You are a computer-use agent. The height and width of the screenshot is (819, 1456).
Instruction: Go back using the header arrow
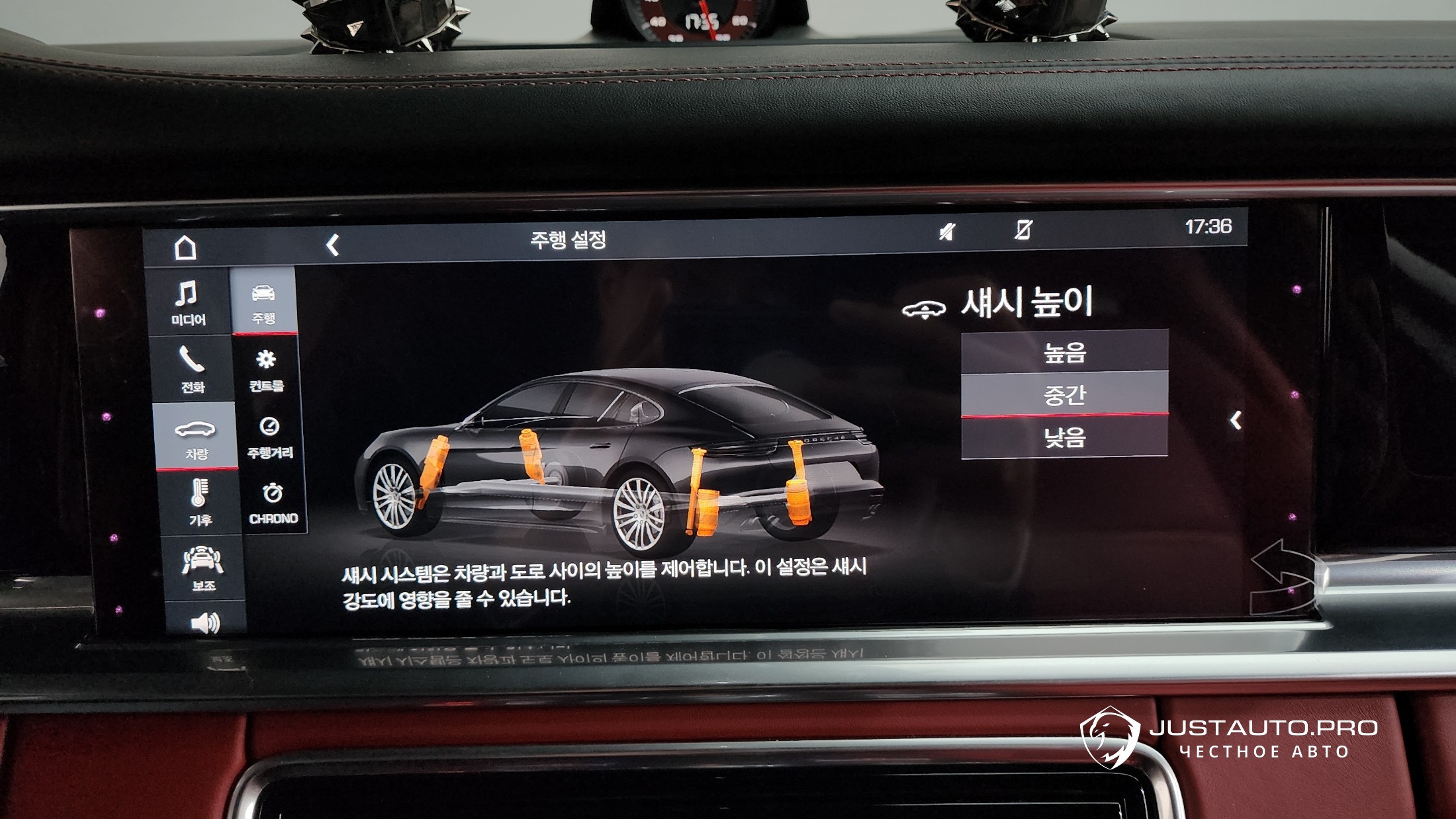coord(333,245)
